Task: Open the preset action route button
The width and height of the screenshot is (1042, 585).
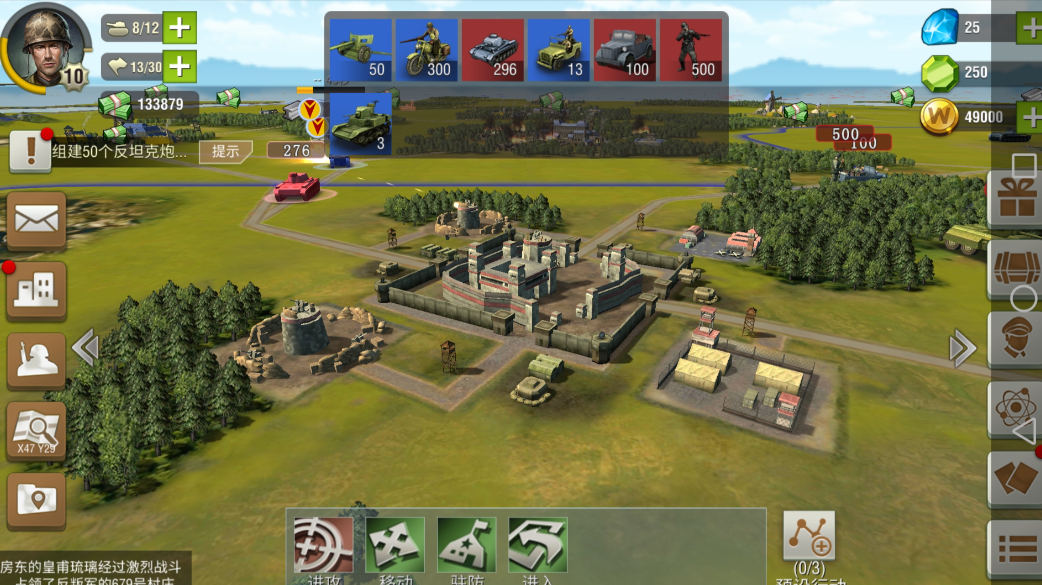Action: (808, 537)
